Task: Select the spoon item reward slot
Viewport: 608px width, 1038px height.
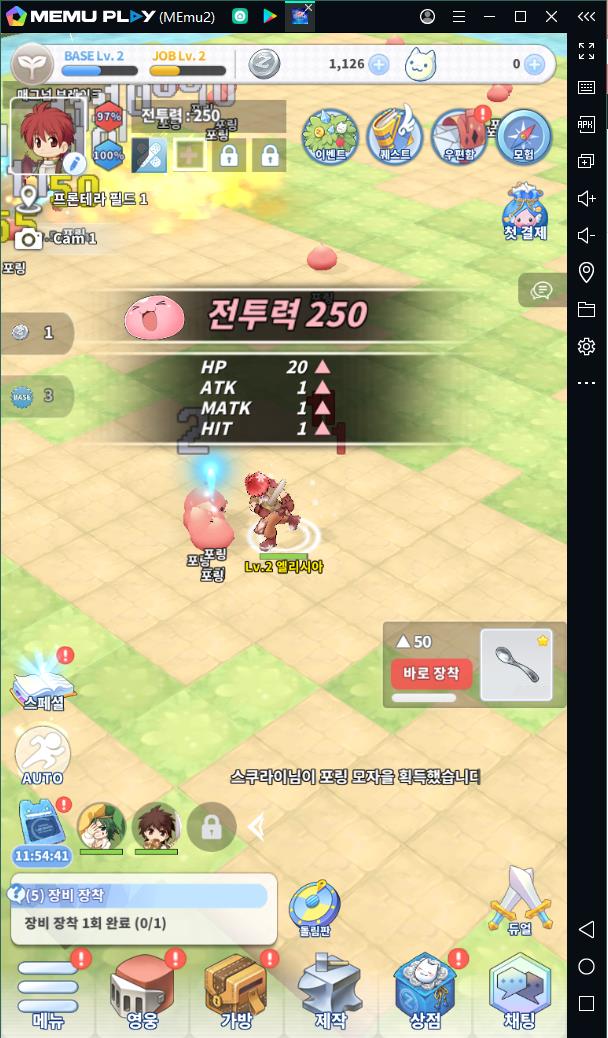Action: pos(516,664)
